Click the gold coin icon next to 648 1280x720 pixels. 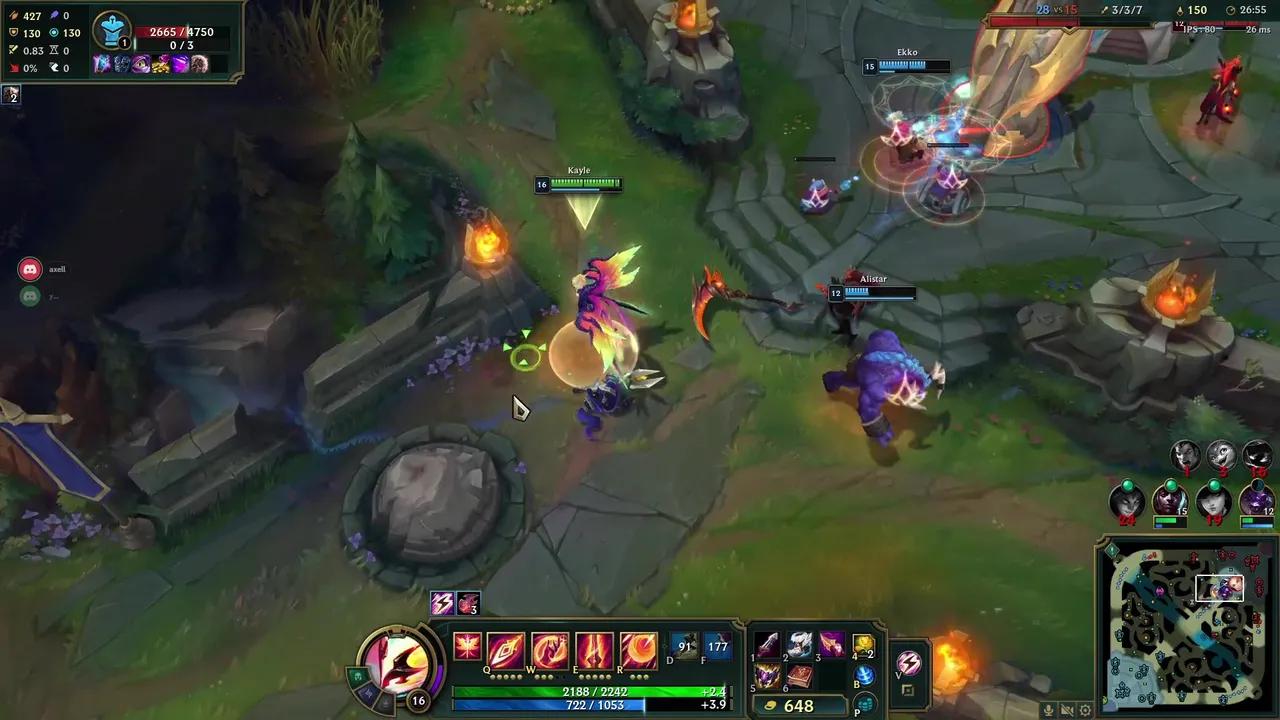769,706
